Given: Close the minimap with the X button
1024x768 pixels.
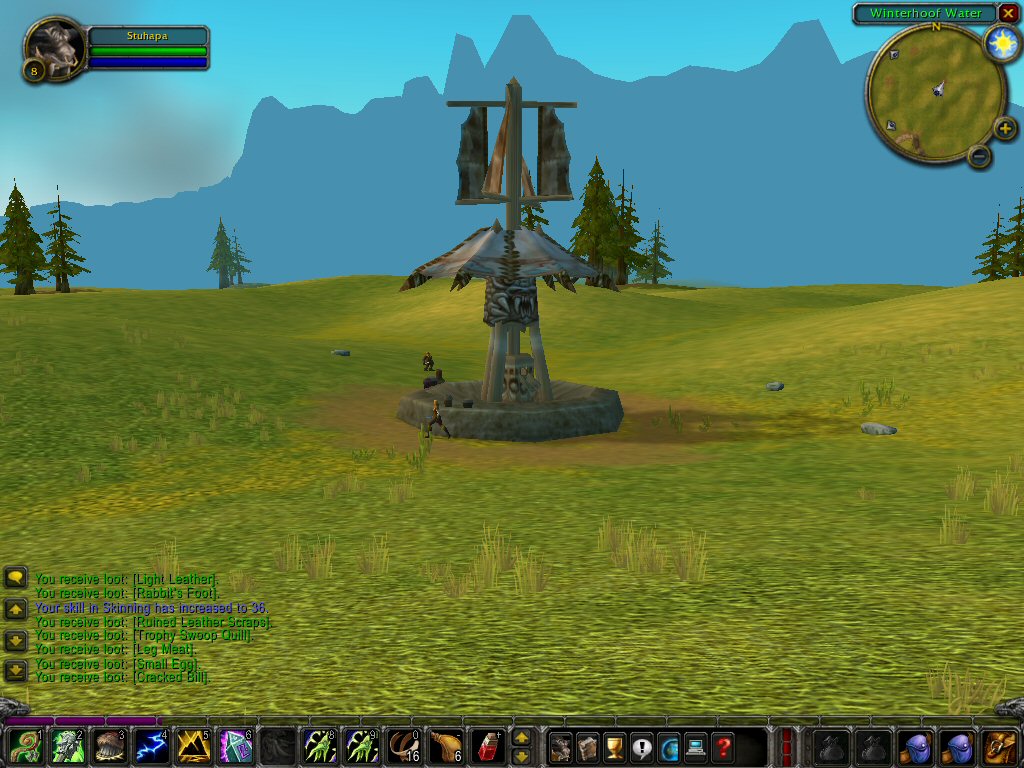Looking at the screenshot, I should (1008, 13).
